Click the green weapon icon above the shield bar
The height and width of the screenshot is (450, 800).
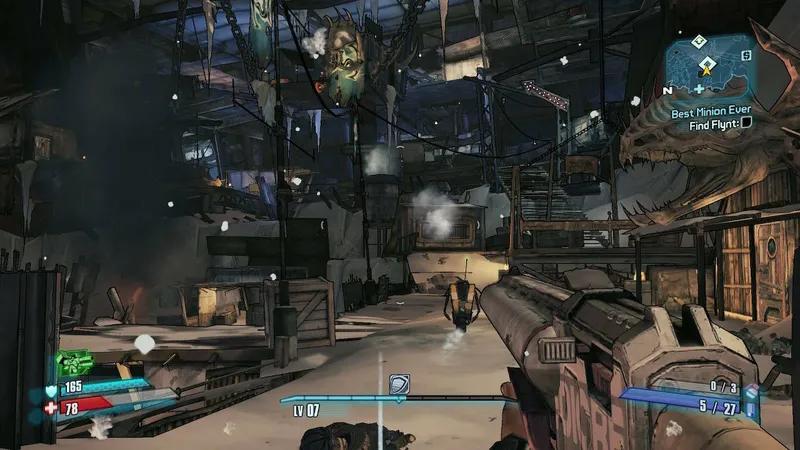(74, 362)
